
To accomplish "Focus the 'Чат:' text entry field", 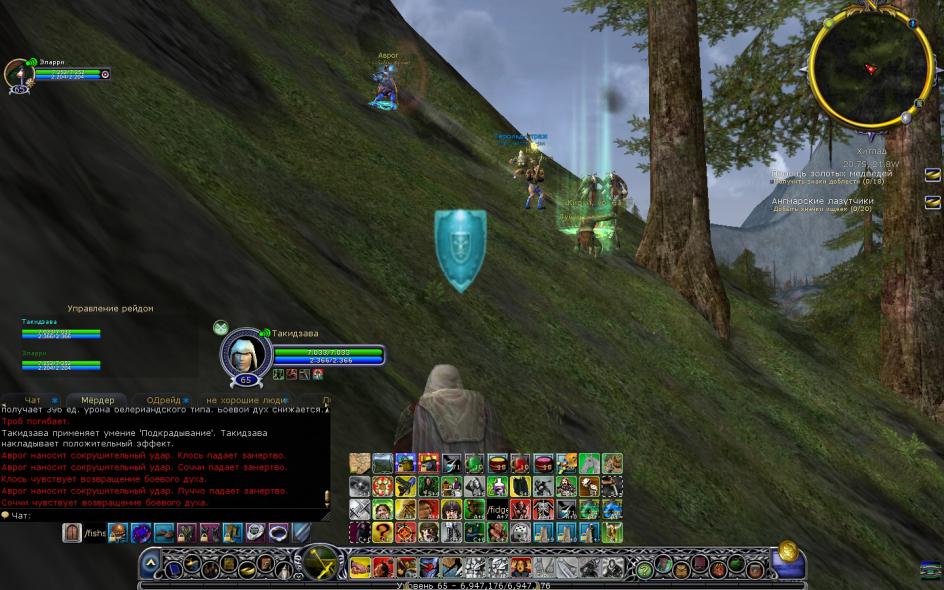I will click(x=170, y=515).
